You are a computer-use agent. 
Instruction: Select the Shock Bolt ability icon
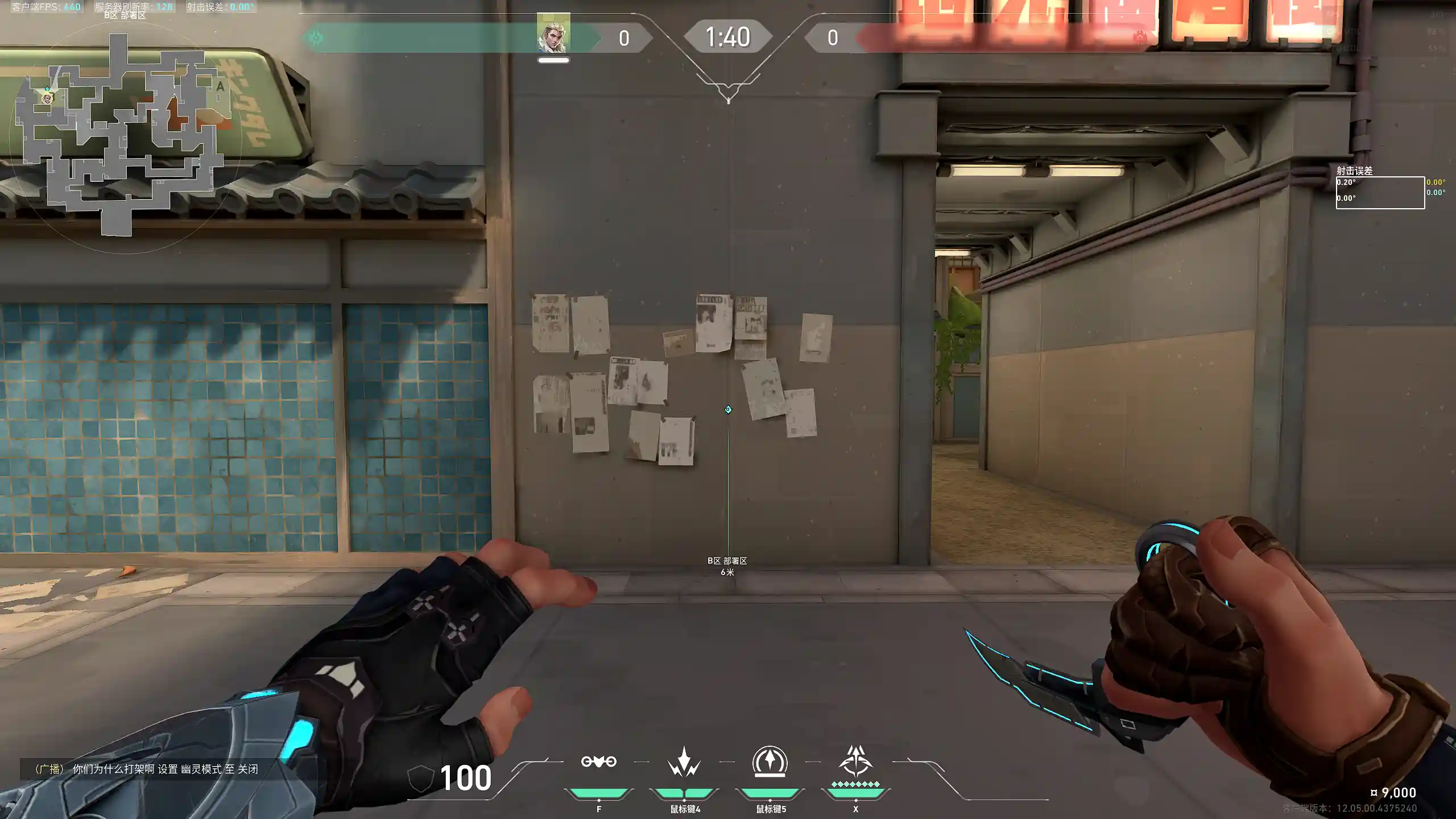coord(684,763)
